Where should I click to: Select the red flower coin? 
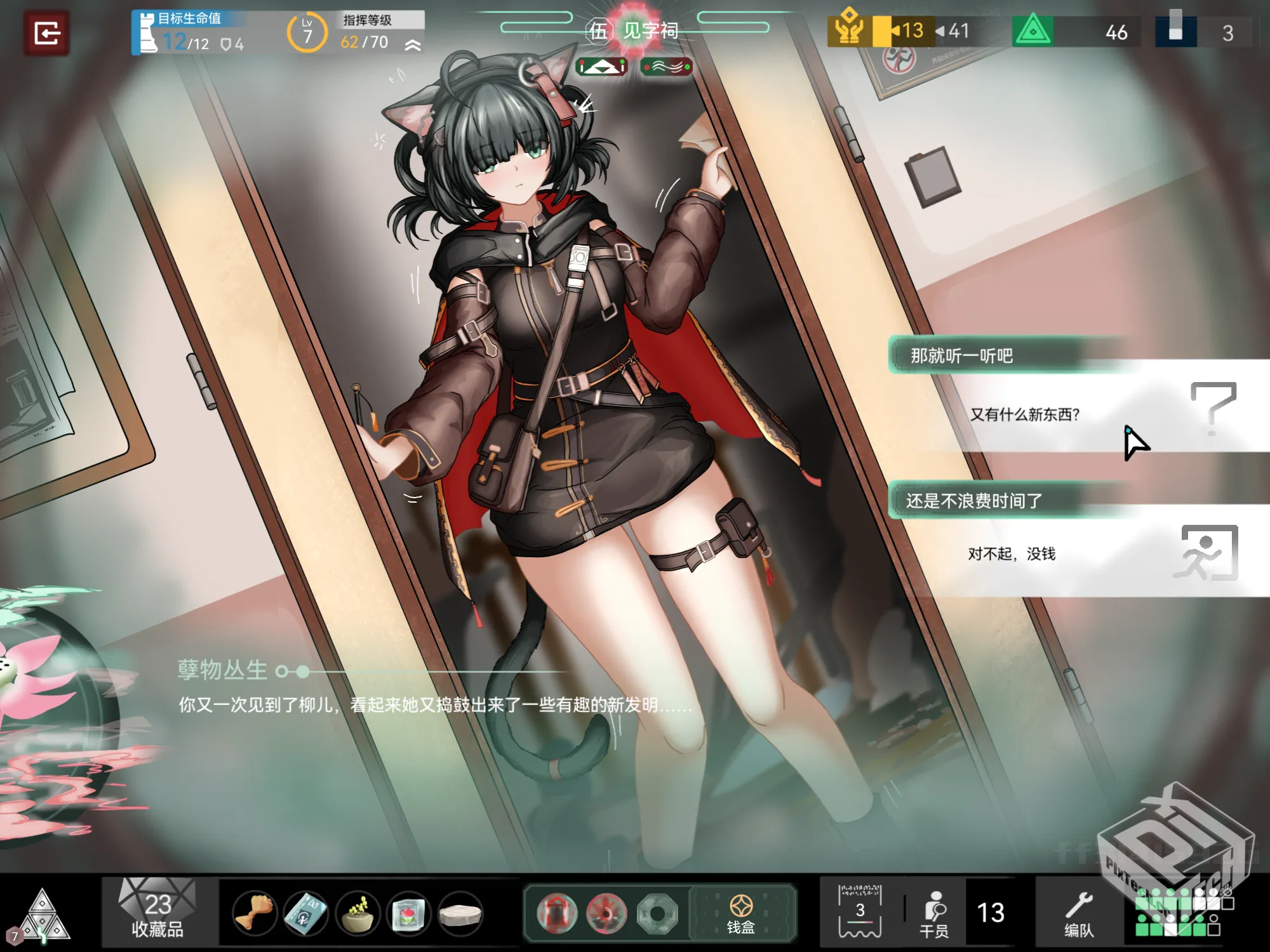[606, 913]
